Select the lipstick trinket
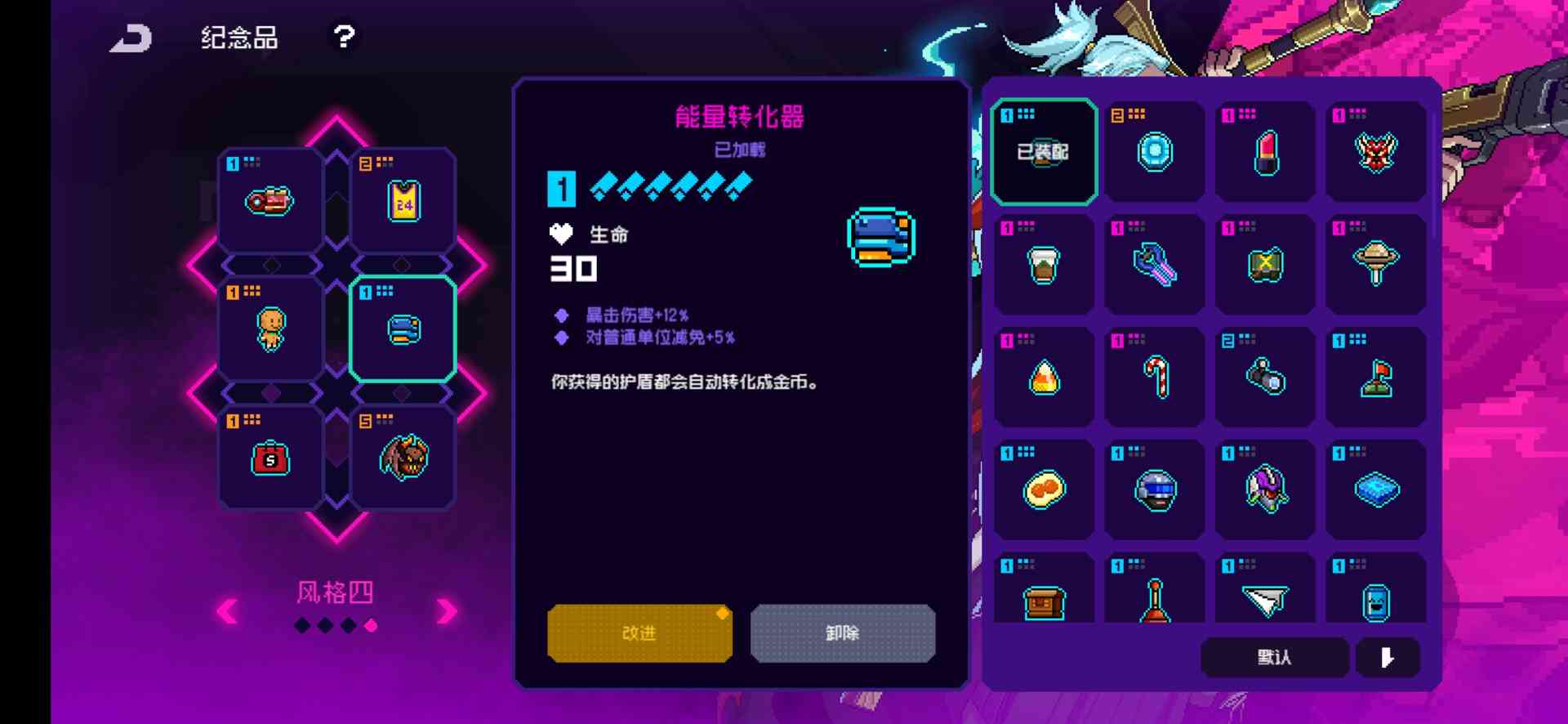The height and width of the screenshot is (724, 1568). pos(1264,151)
